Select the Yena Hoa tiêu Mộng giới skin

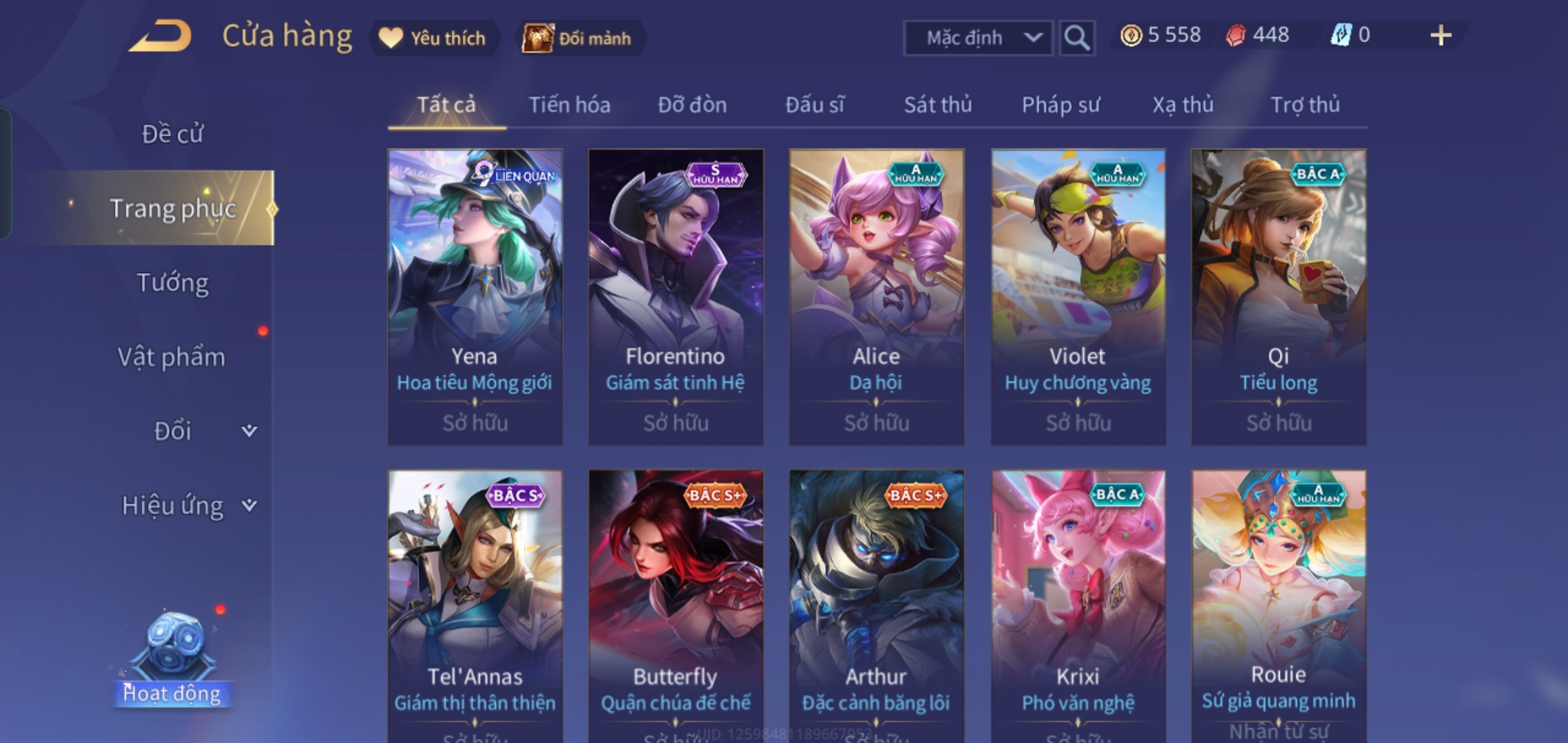pyautogui.click(x=475, y=296)
